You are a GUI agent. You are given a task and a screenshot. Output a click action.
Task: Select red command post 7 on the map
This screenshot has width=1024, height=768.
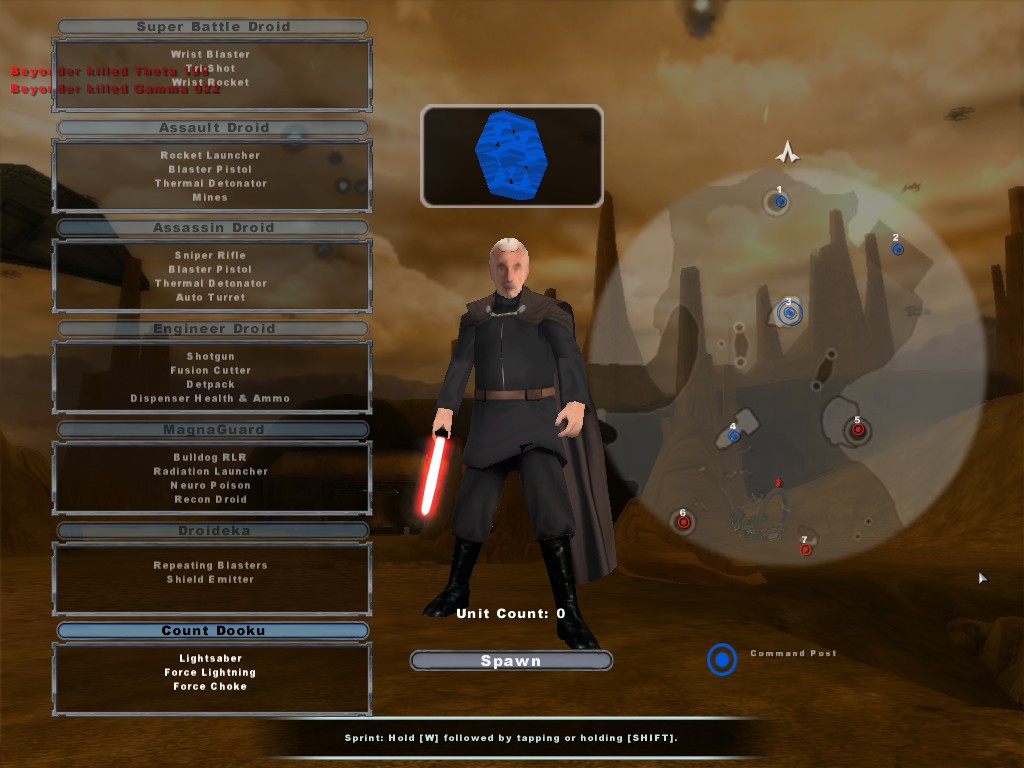[805, 549]
